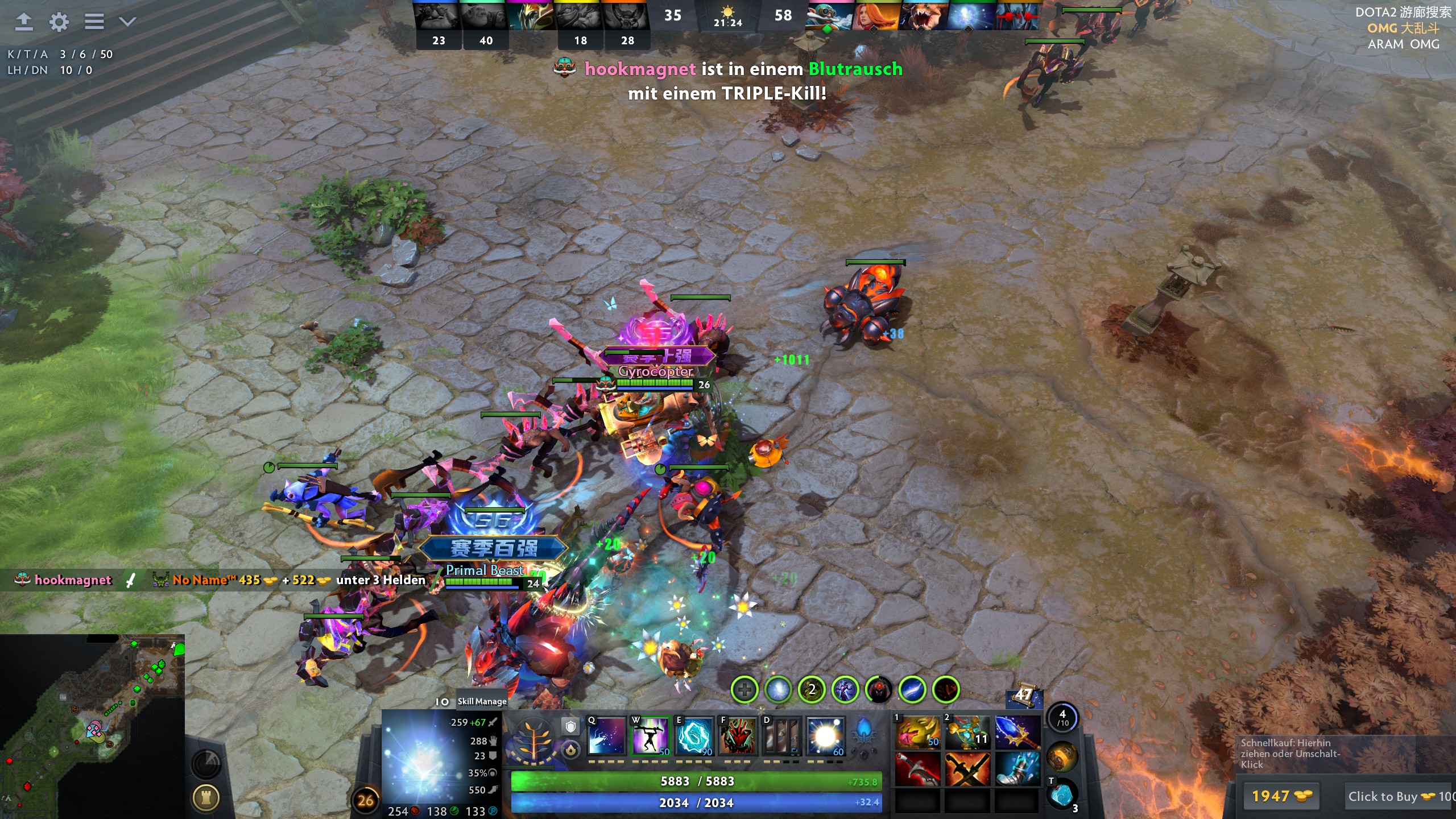Image resolution: width=1456 pixels, height=819 pixels.
Task: Select the Gyrocopter portrait in the top bar
Action: tap(830, 16)
